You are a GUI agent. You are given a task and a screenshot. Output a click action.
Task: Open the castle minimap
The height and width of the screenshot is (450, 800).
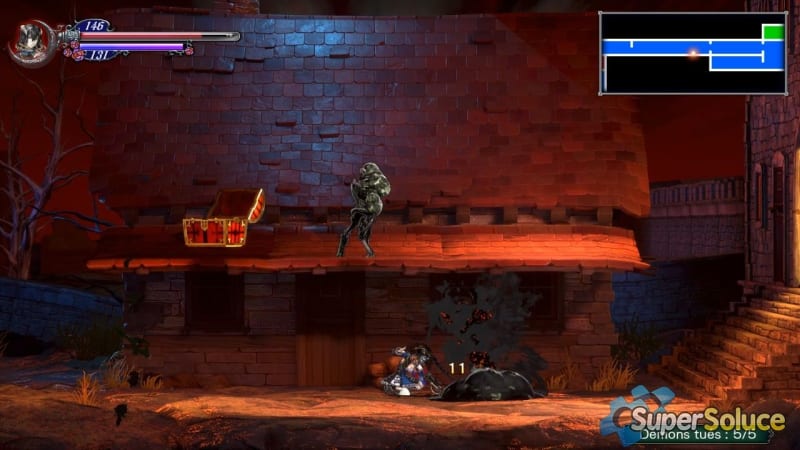(x=692, y=53)
